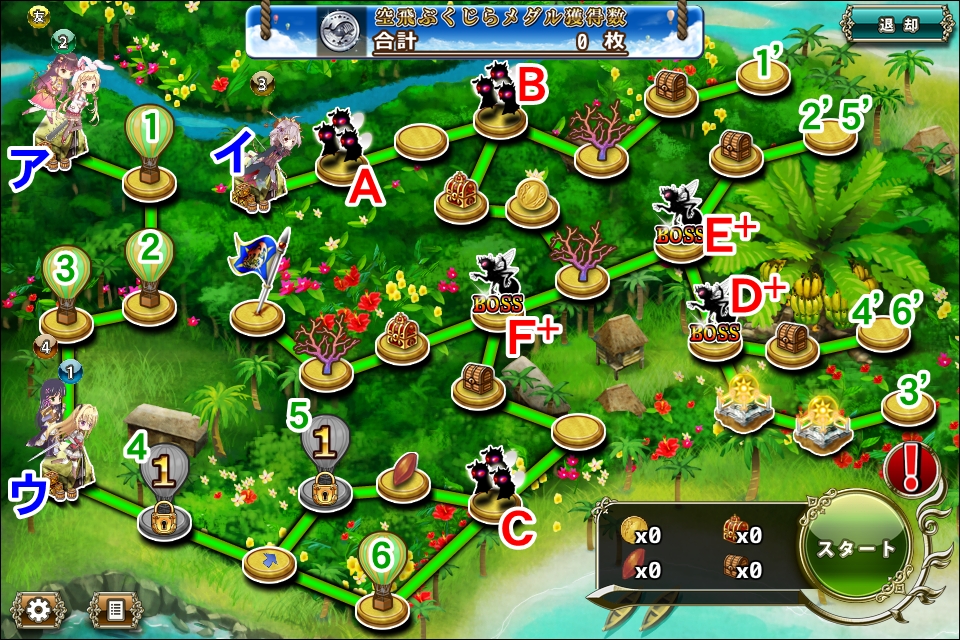This screenshot has width=960, height=640.
Task: Click the red exclamation alert icon
Action: (x=910, y=466)
